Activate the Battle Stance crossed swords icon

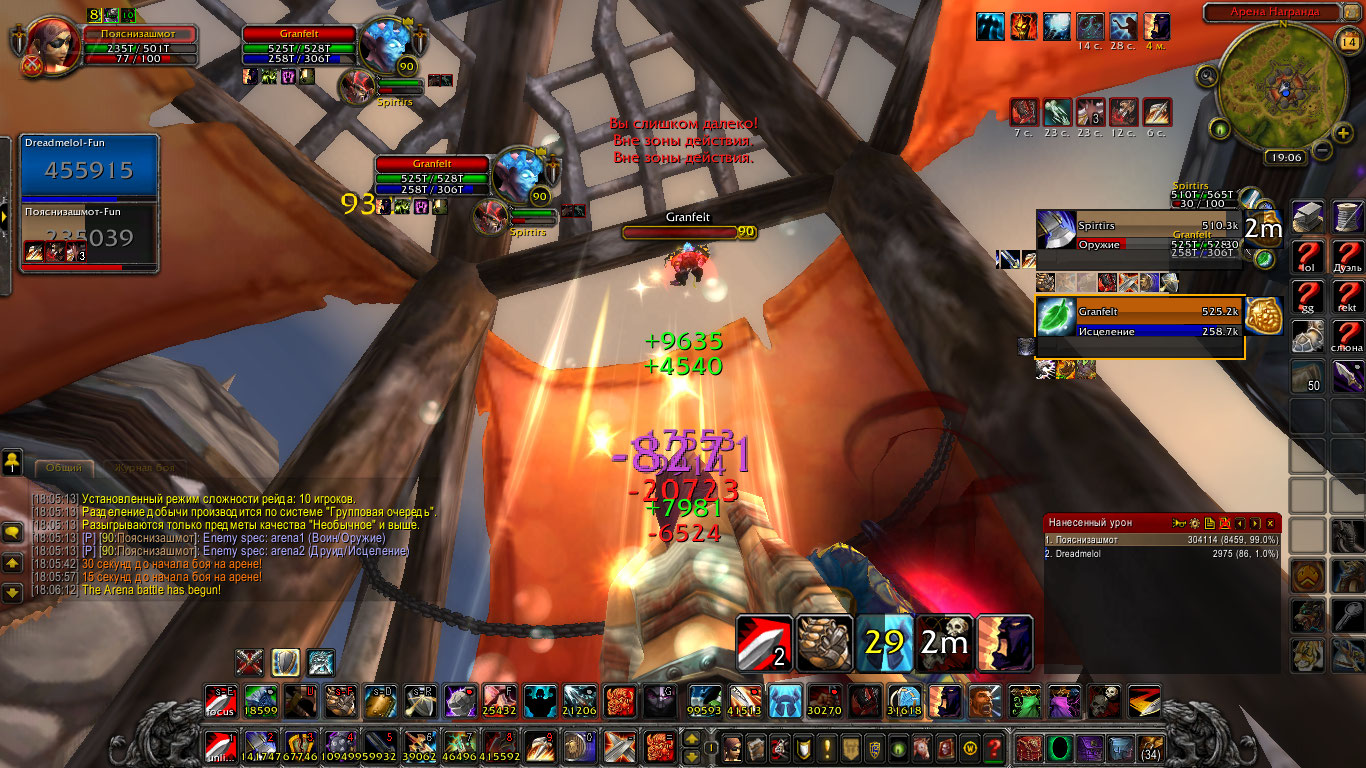[250, 662]
